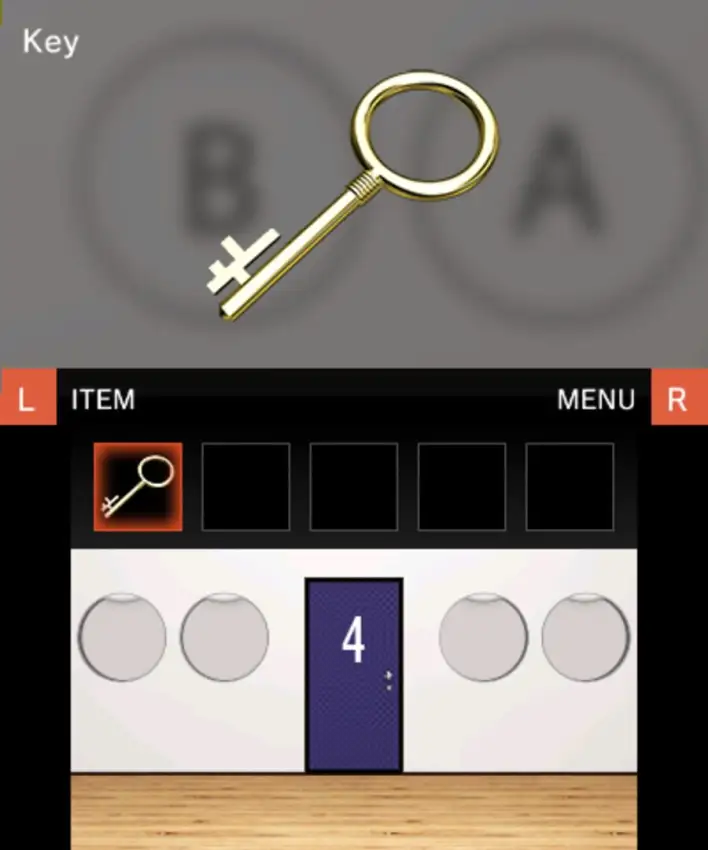Select the key inventory slot

138,487
